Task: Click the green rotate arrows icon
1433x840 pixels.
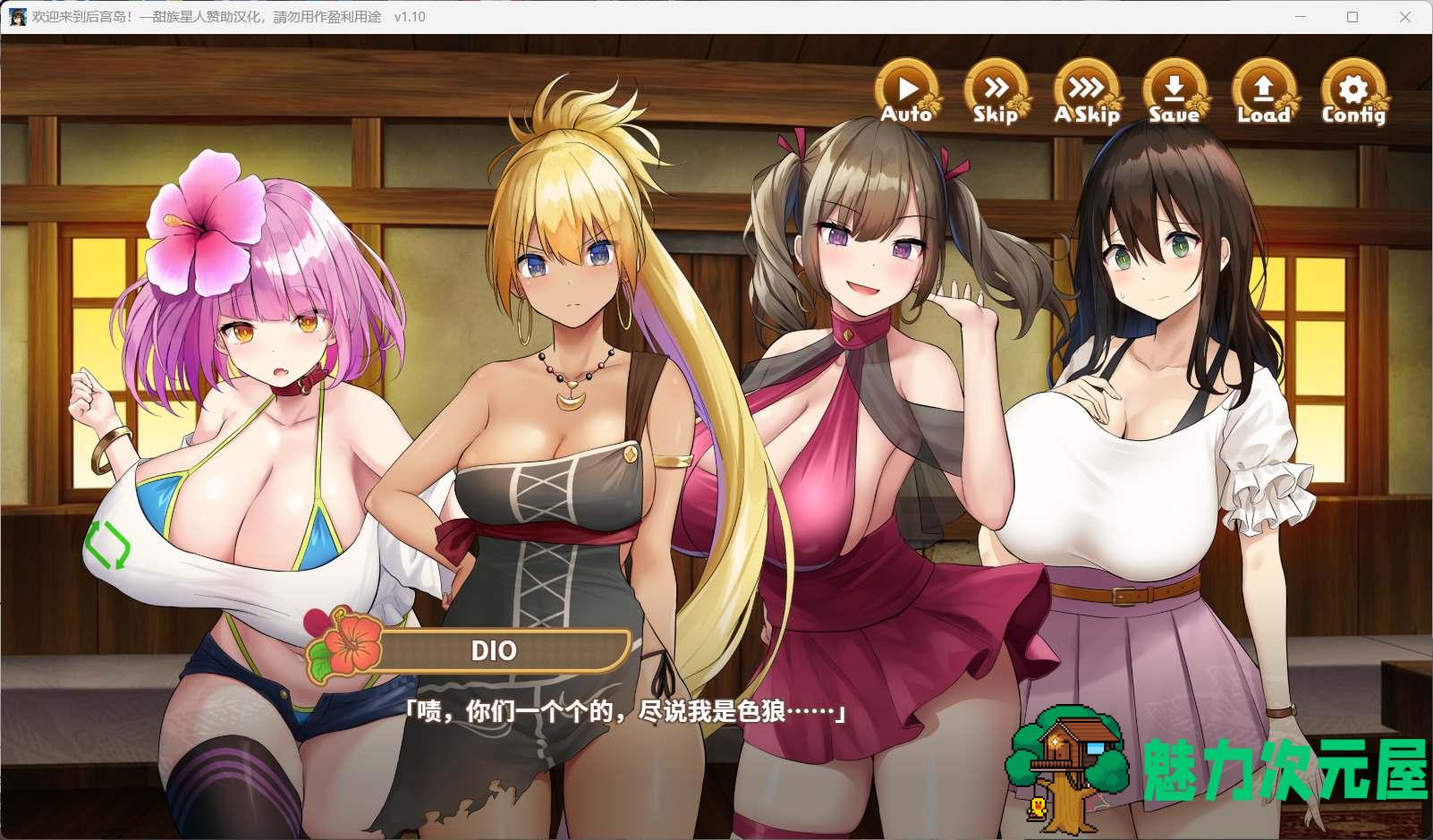Action: tap(107, 545)
